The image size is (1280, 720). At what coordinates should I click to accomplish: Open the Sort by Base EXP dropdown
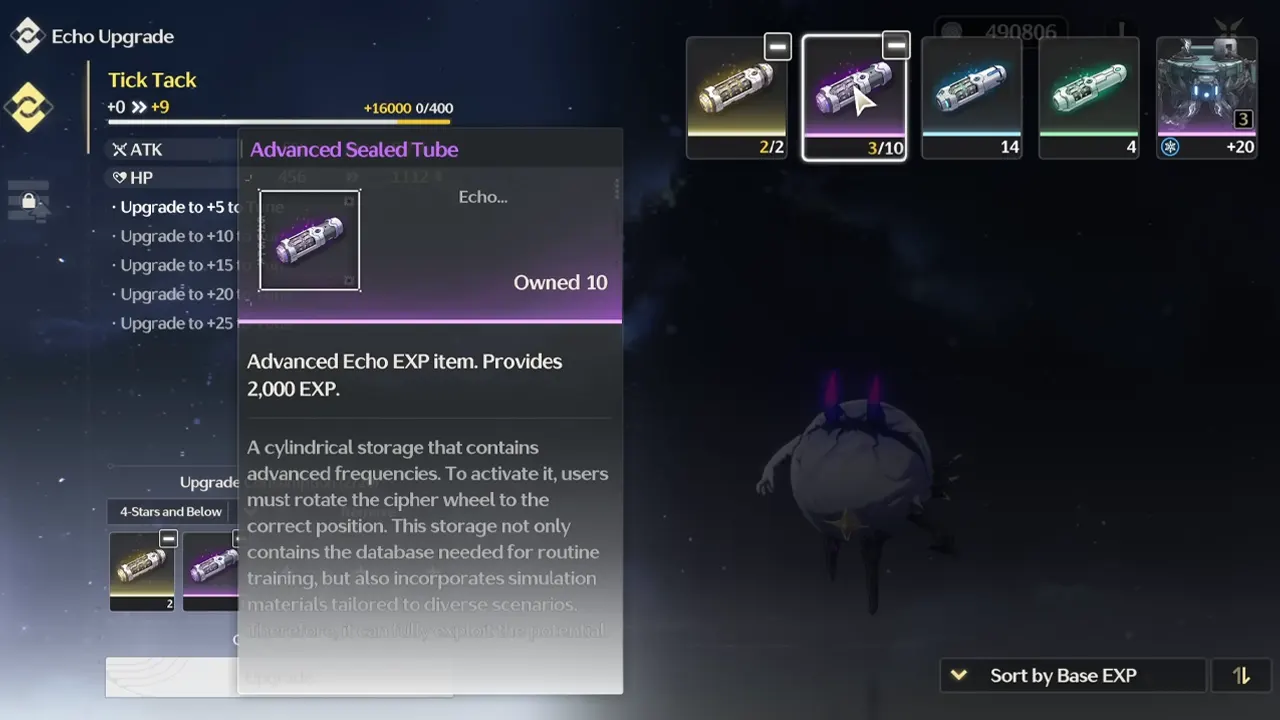point(1072,676)
